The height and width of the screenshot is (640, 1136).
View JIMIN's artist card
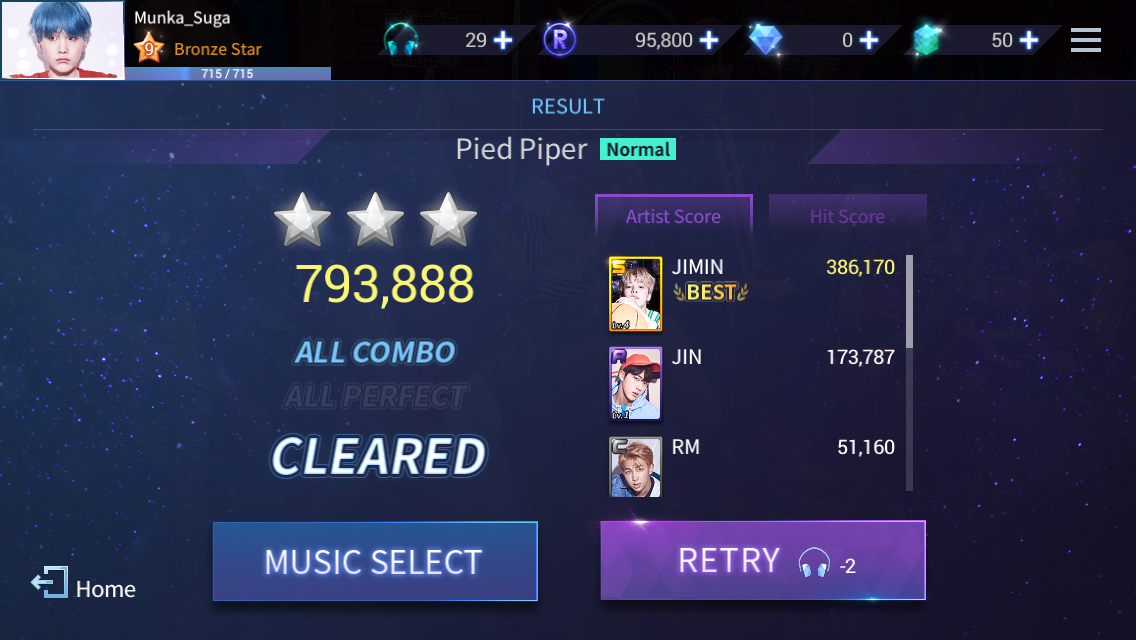[x=635, y=294]
